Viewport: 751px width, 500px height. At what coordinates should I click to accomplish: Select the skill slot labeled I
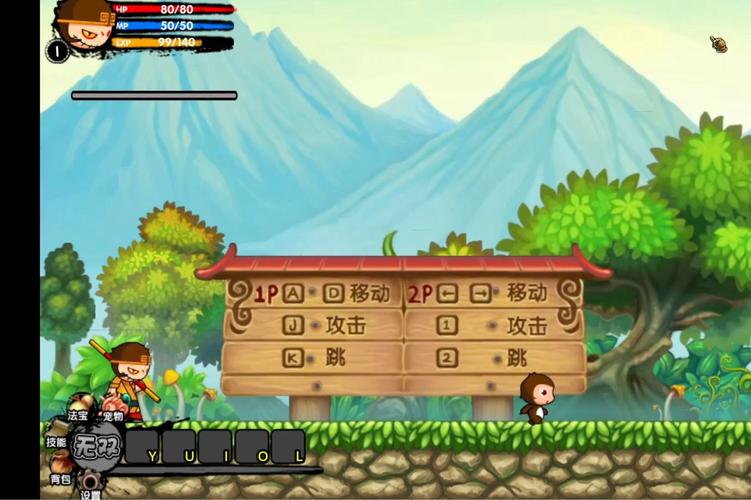216,447
